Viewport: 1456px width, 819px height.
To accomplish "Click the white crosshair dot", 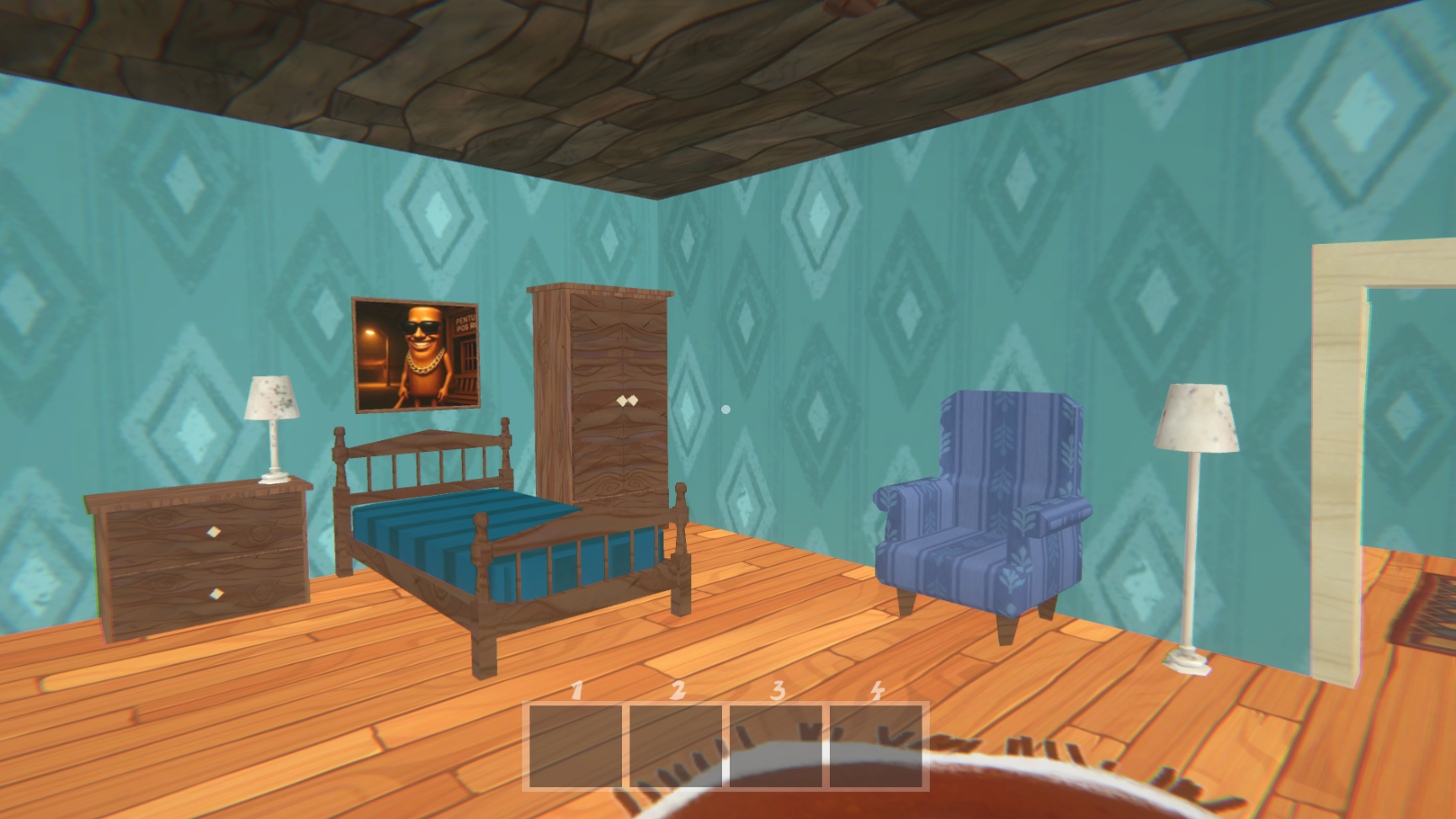I will [x=725, y=407].
